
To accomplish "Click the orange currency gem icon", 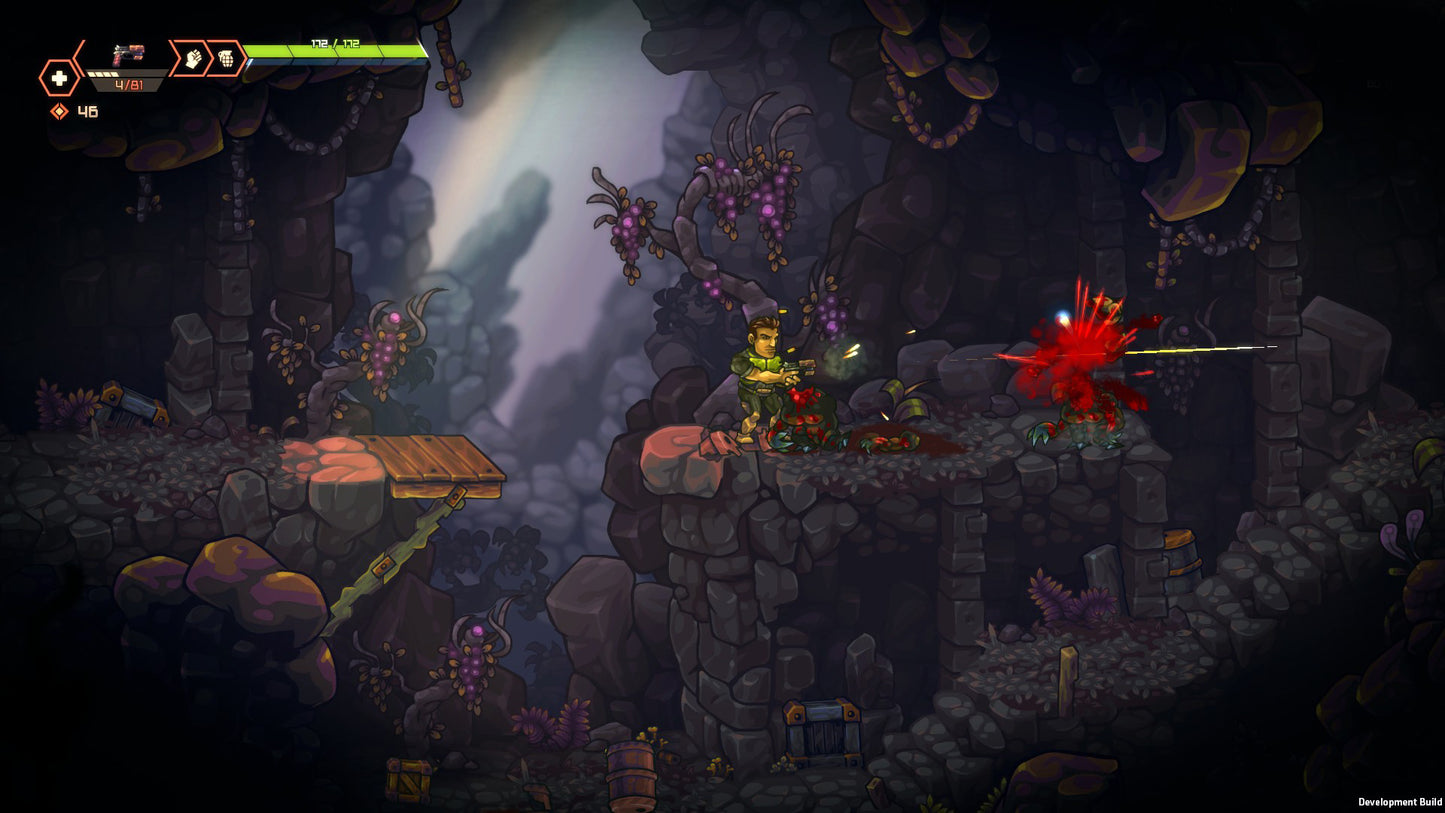I will [x=60, y=110].
